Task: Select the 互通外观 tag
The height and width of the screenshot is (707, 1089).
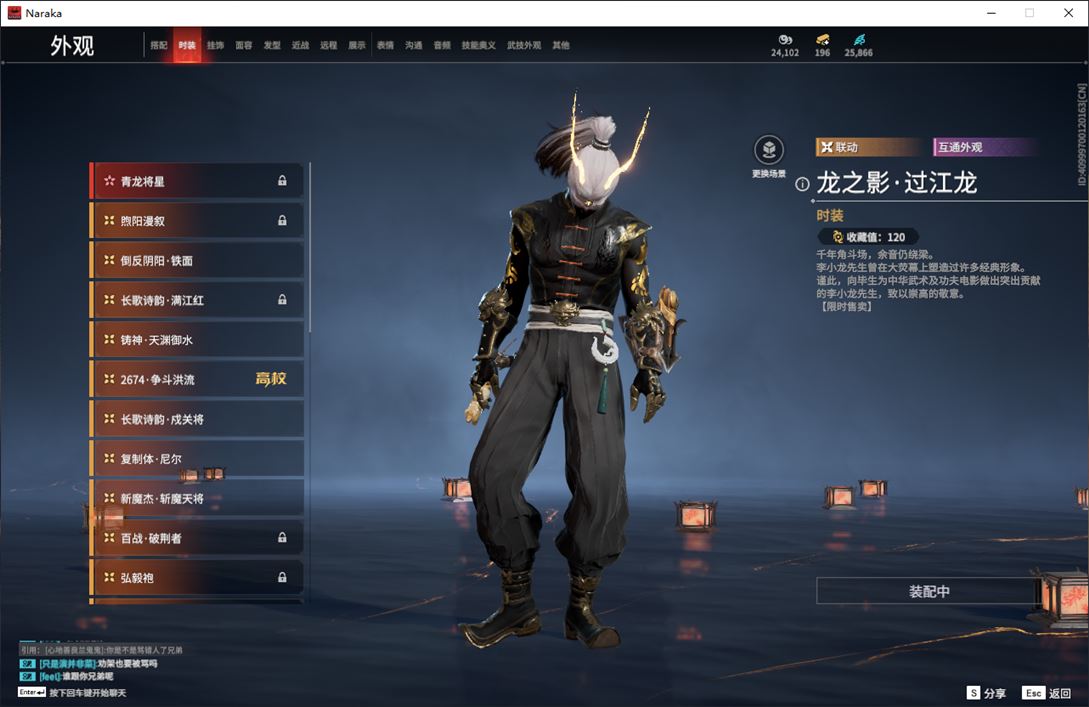Action: 959,147
